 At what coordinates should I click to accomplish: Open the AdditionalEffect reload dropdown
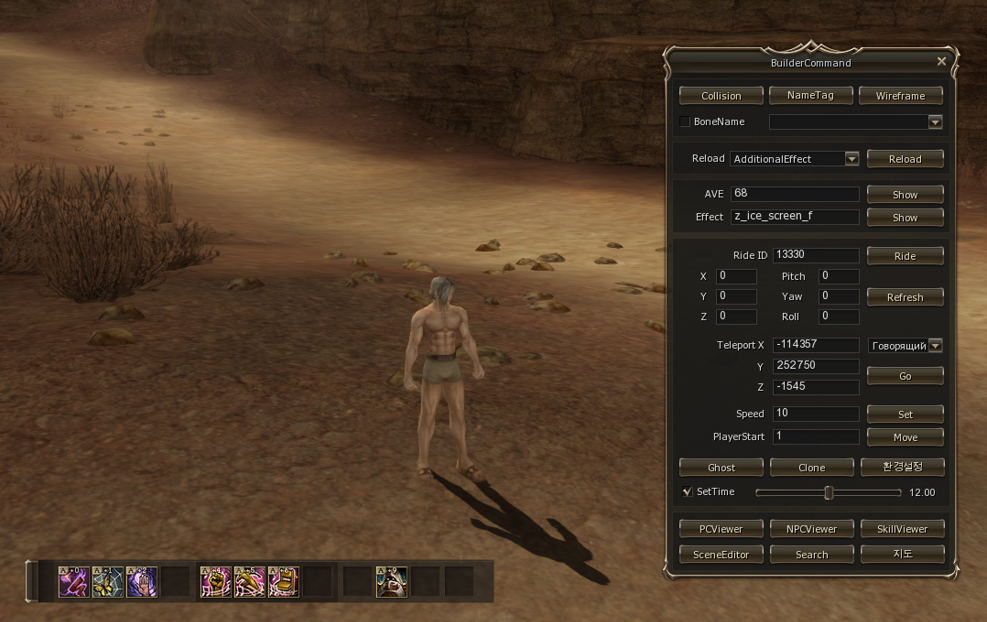tap(852, 159)
